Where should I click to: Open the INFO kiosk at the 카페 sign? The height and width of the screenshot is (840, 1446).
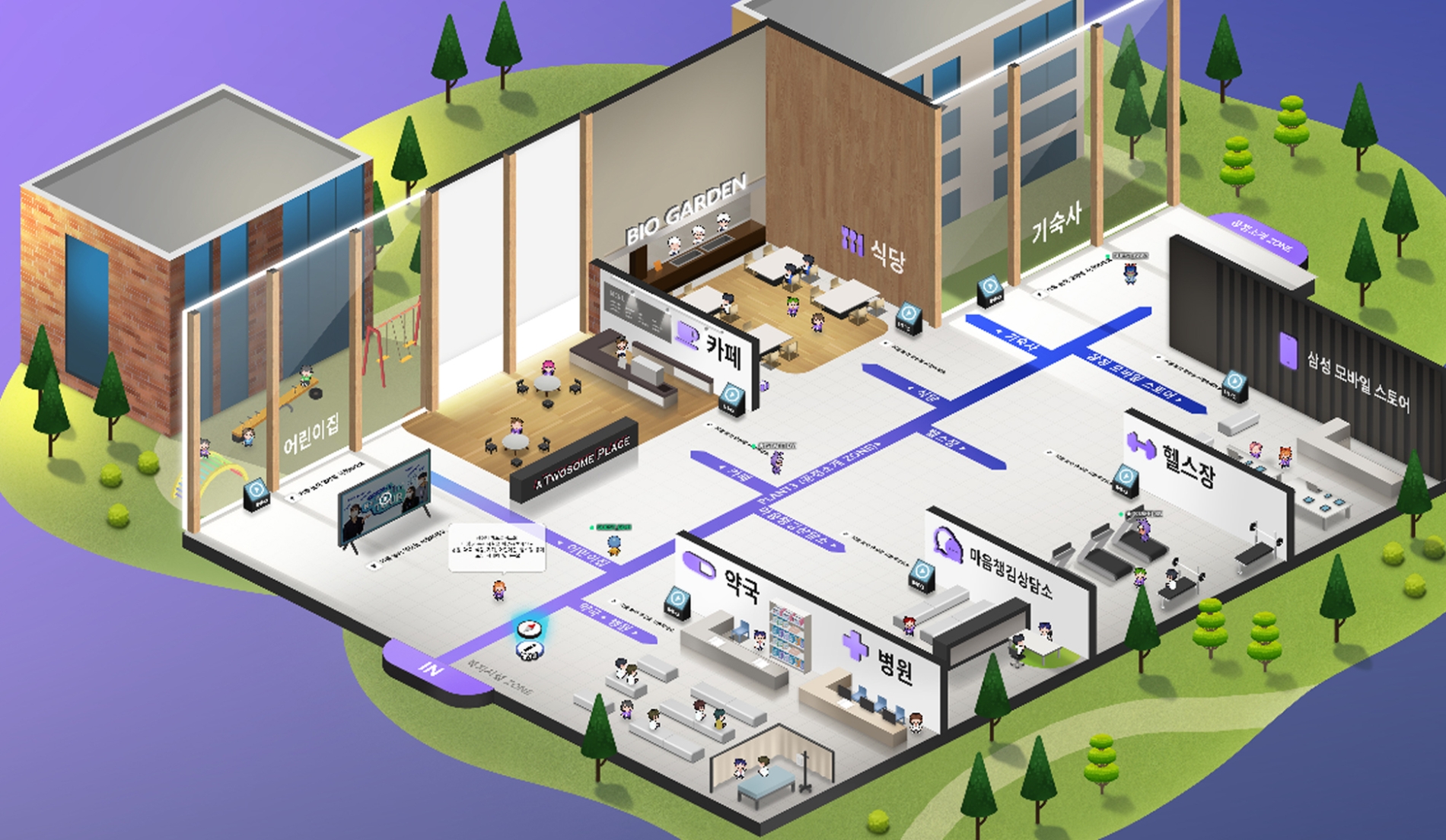coord(731,399)
